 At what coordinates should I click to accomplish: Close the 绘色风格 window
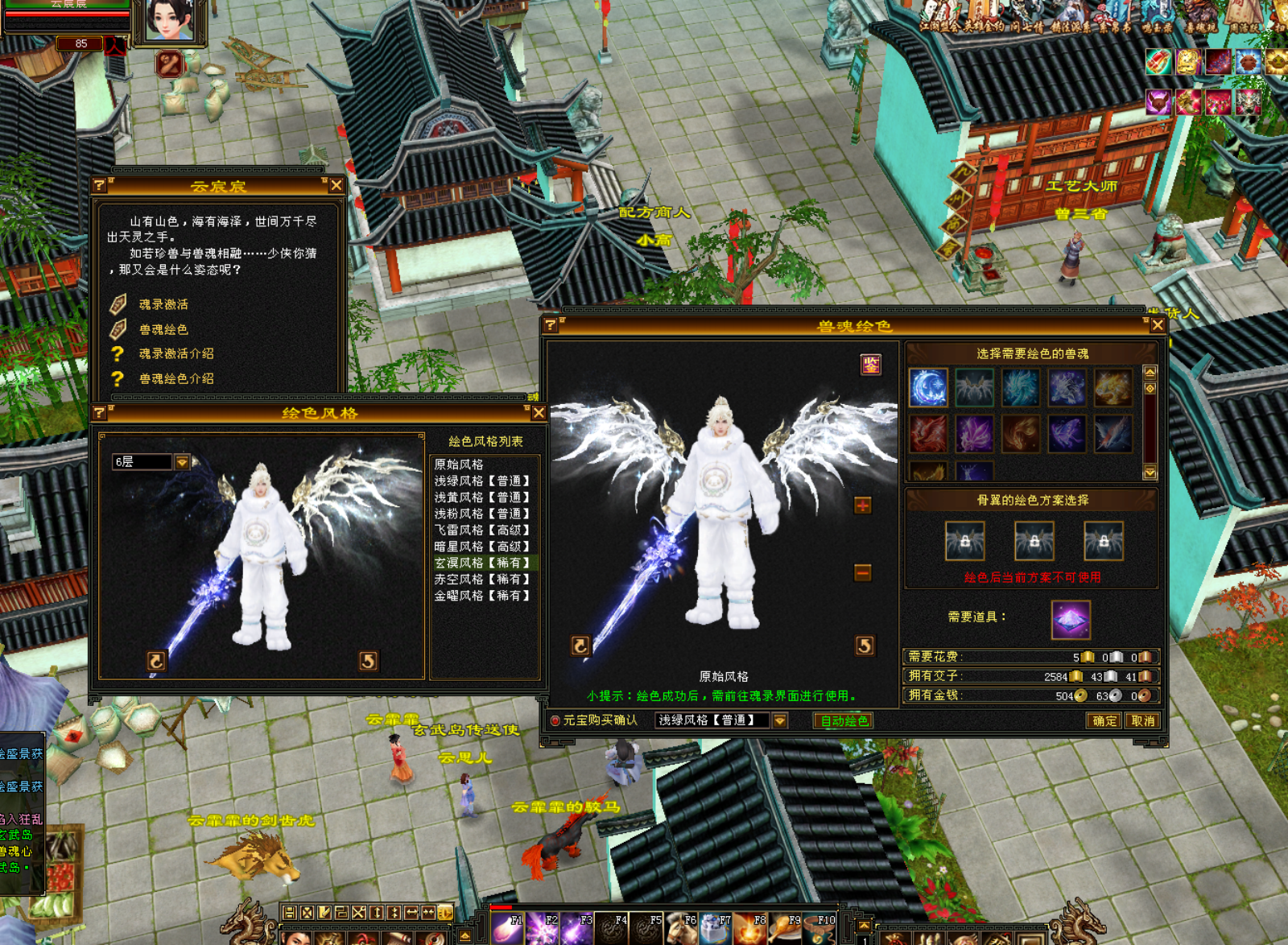click(539, 413)
